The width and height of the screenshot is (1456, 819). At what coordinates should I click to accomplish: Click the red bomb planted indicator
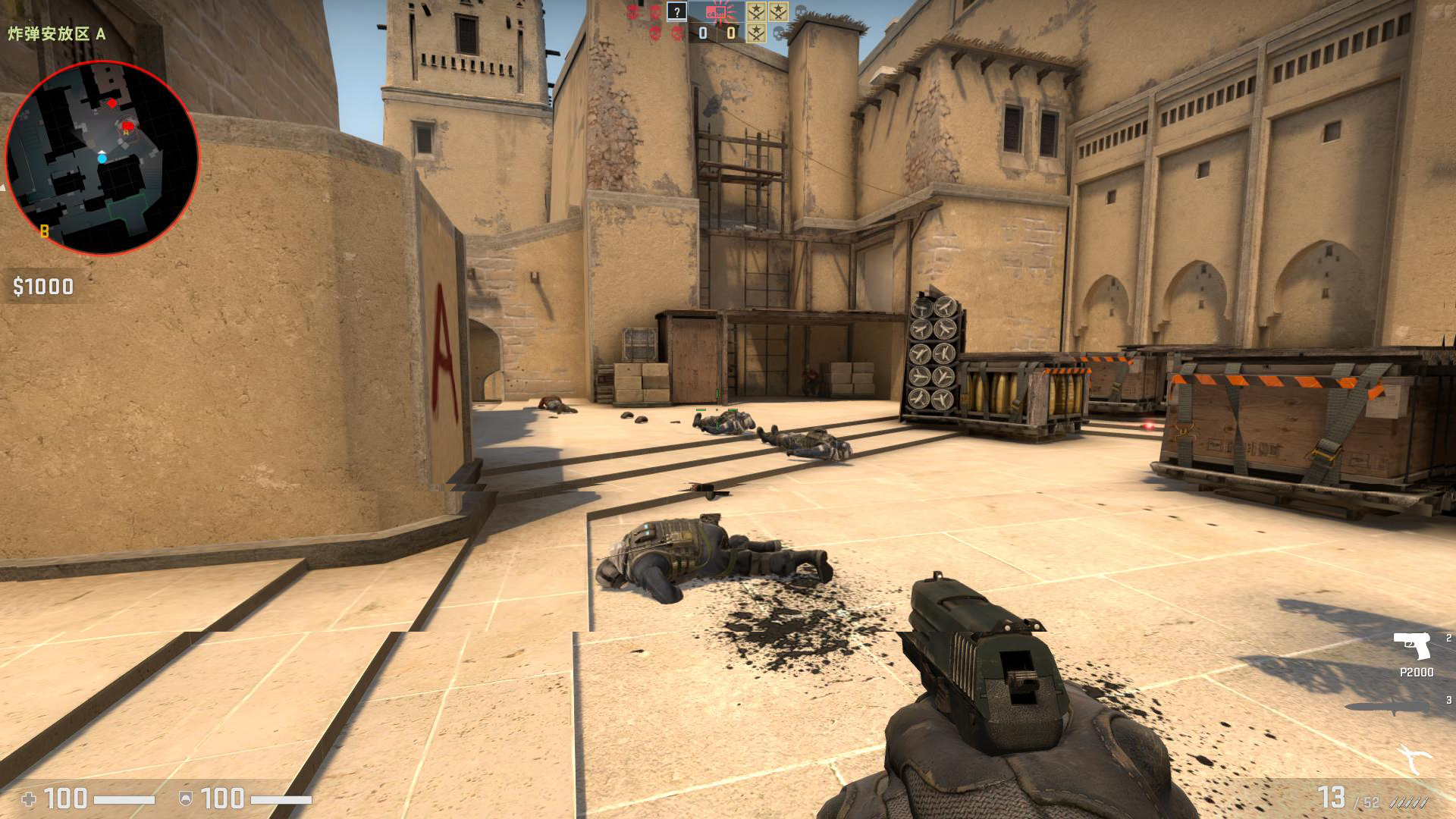pos(715,11)
